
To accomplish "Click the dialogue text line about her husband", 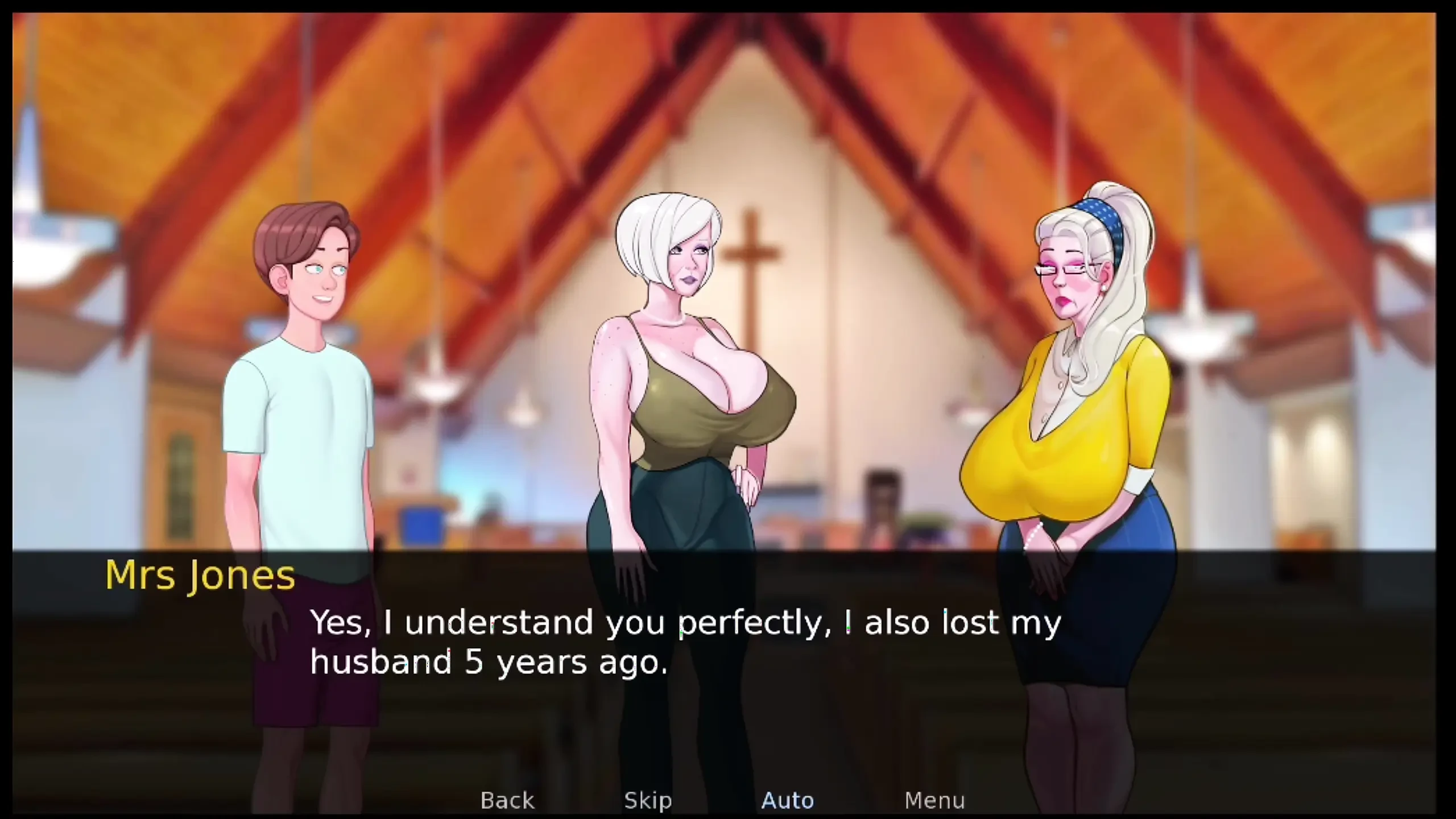I will tap(489, 663).
